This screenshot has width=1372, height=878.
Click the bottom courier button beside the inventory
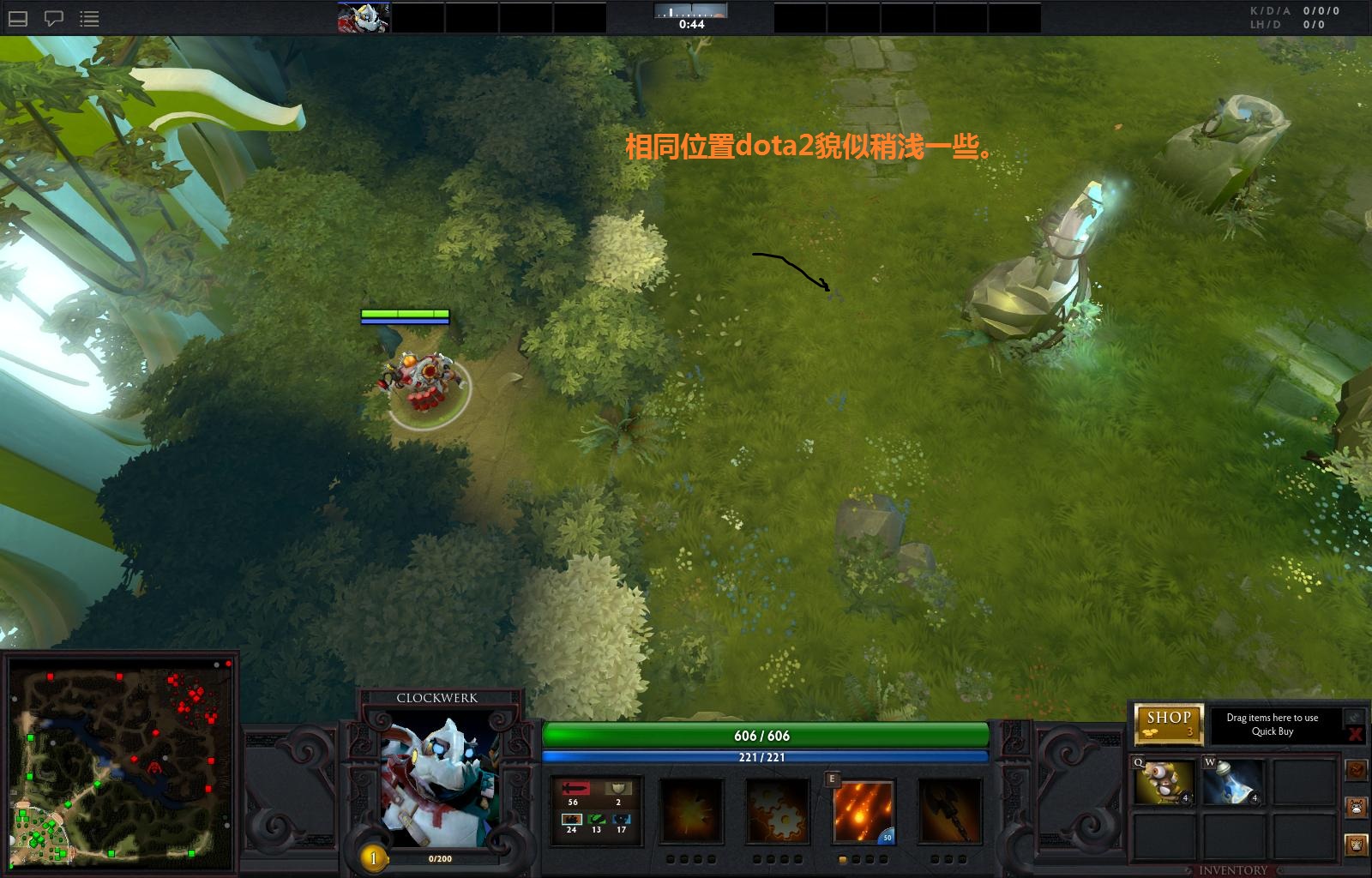click(1356, 845)
